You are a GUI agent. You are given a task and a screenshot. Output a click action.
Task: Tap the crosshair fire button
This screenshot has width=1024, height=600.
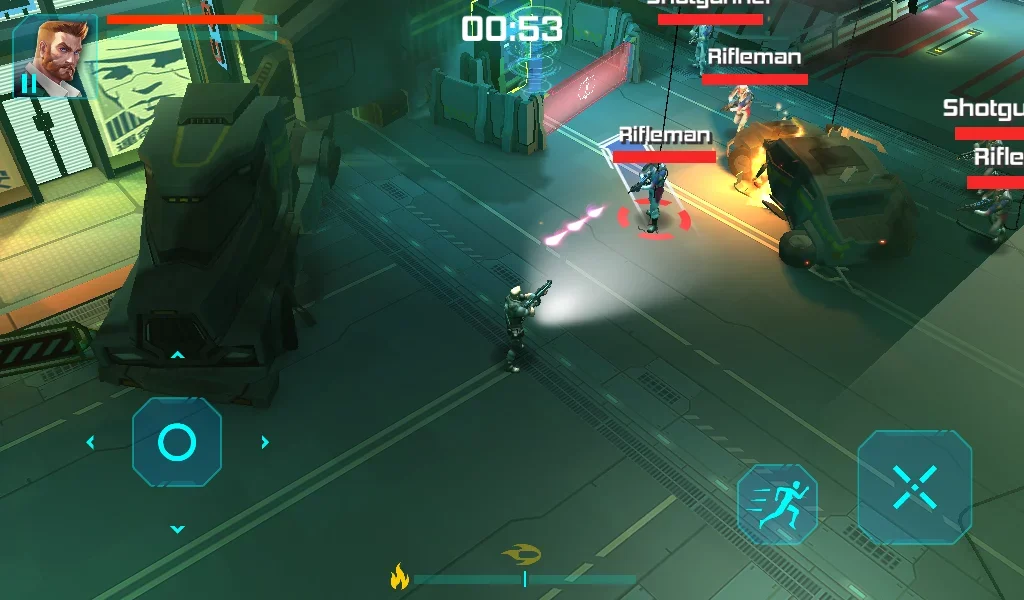[914, 487]
